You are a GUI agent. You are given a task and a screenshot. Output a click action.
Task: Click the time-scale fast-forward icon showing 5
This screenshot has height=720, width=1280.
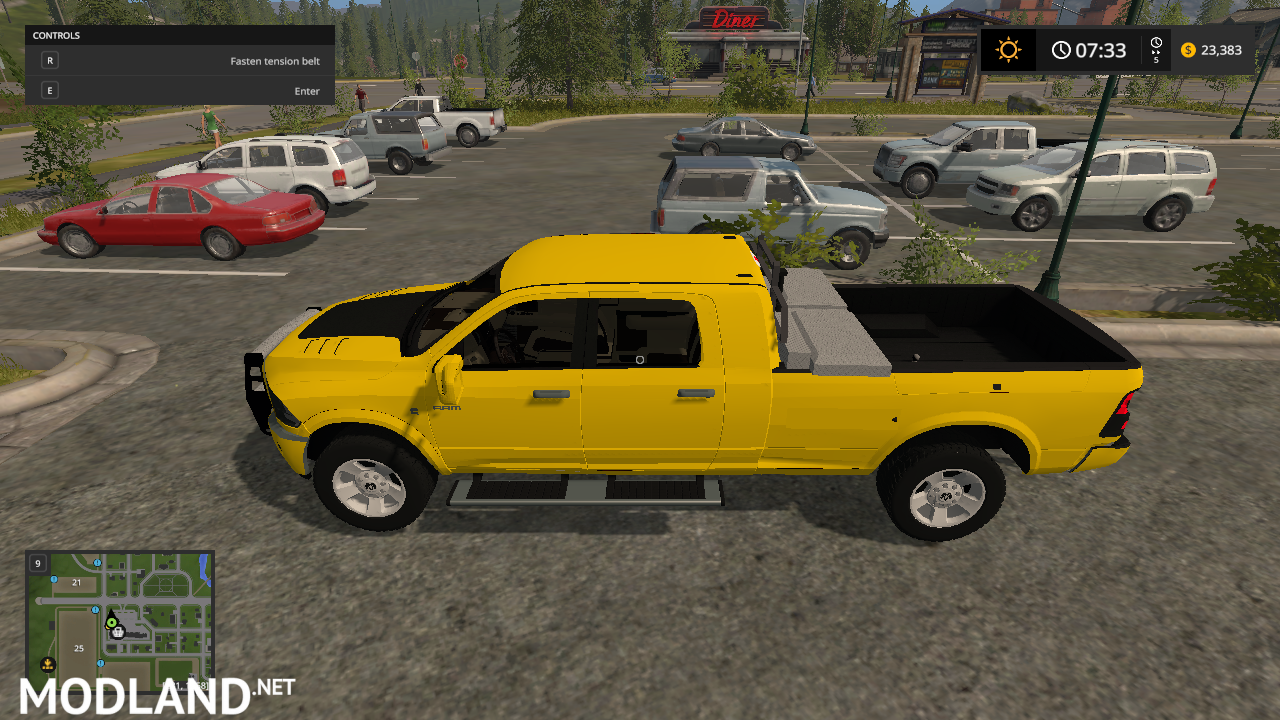tap(1156, 49)
